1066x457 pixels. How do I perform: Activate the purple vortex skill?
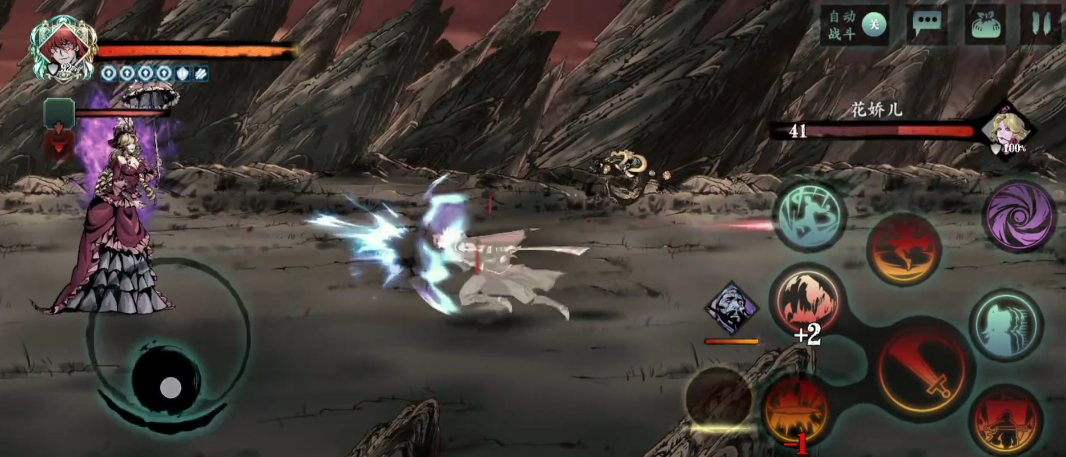[x=1019, y=216]
